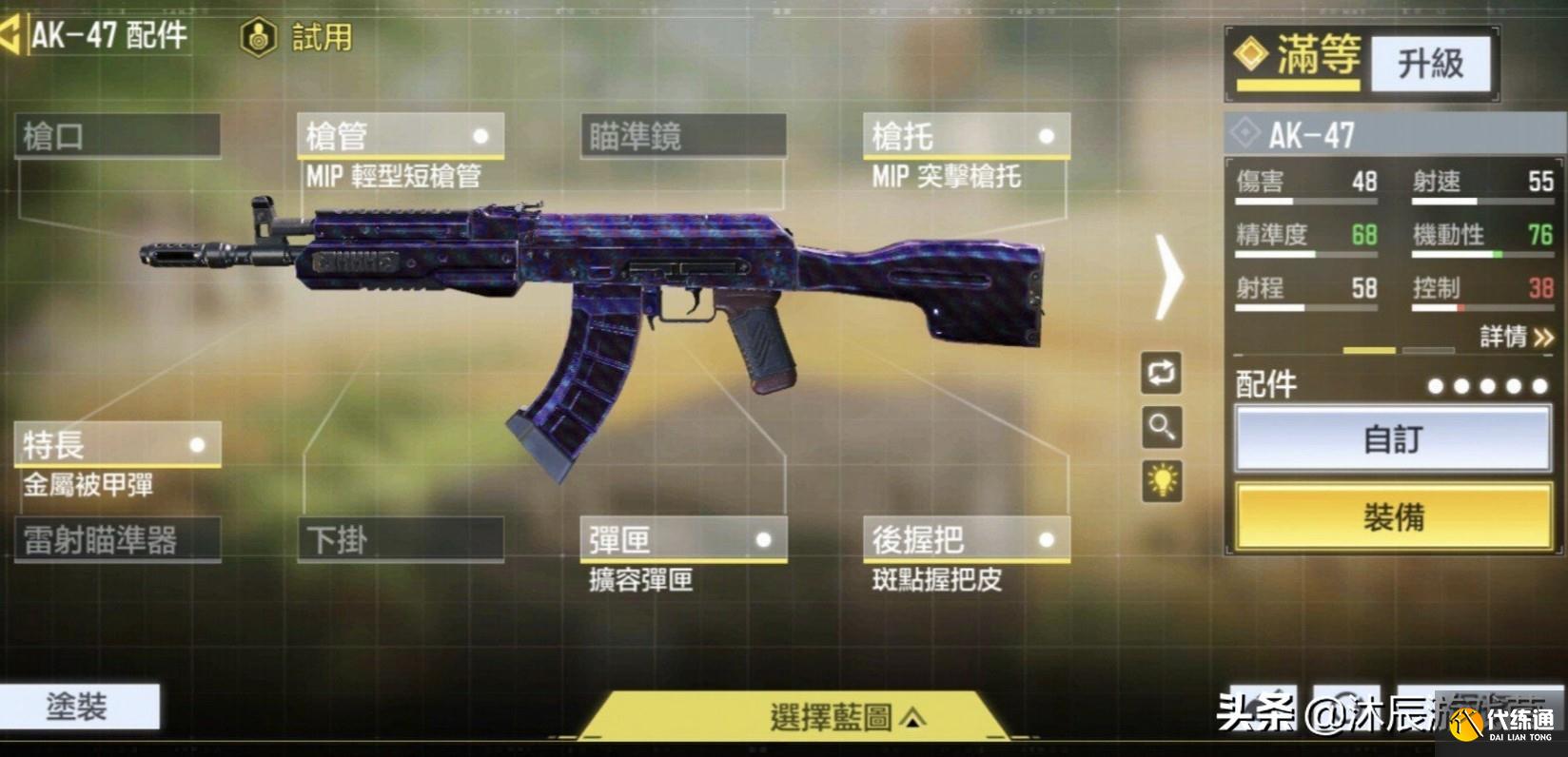Open the 槍口 muzzle attachment slot
This screenshot has width=1568, height=757.
(x=114, y=136)
